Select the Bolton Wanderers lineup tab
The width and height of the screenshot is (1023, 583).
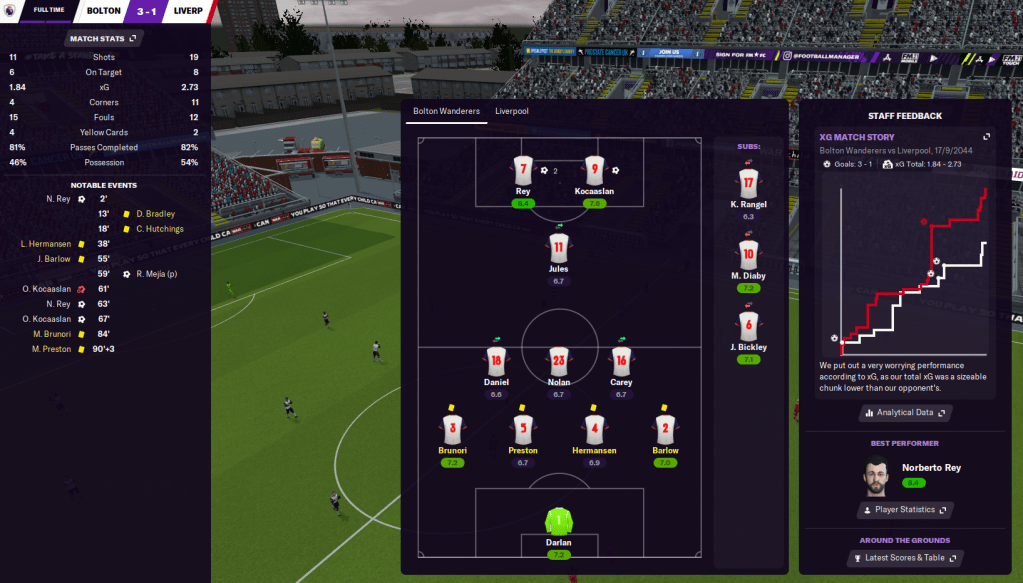click(446, 111)
